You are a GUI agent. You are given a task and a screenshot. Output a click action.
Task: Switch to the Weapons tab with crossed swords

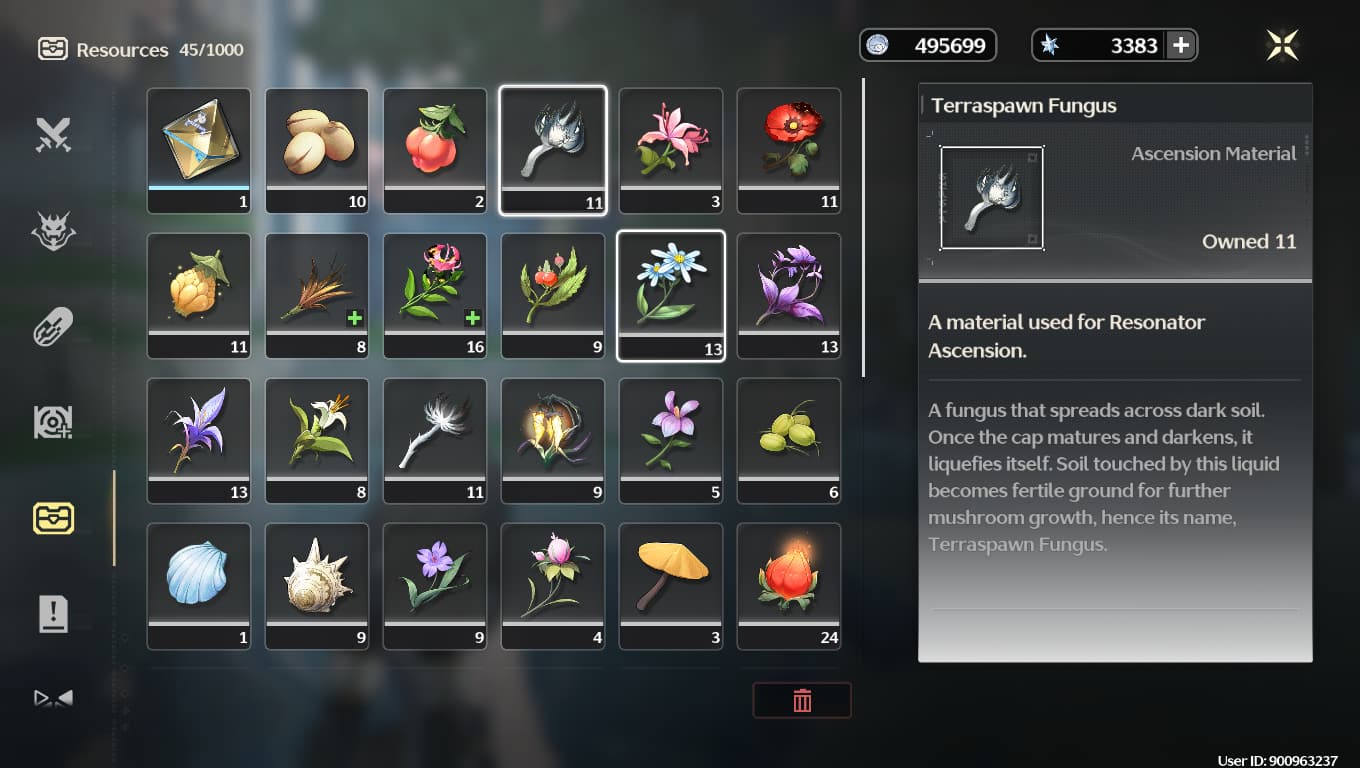53,135
